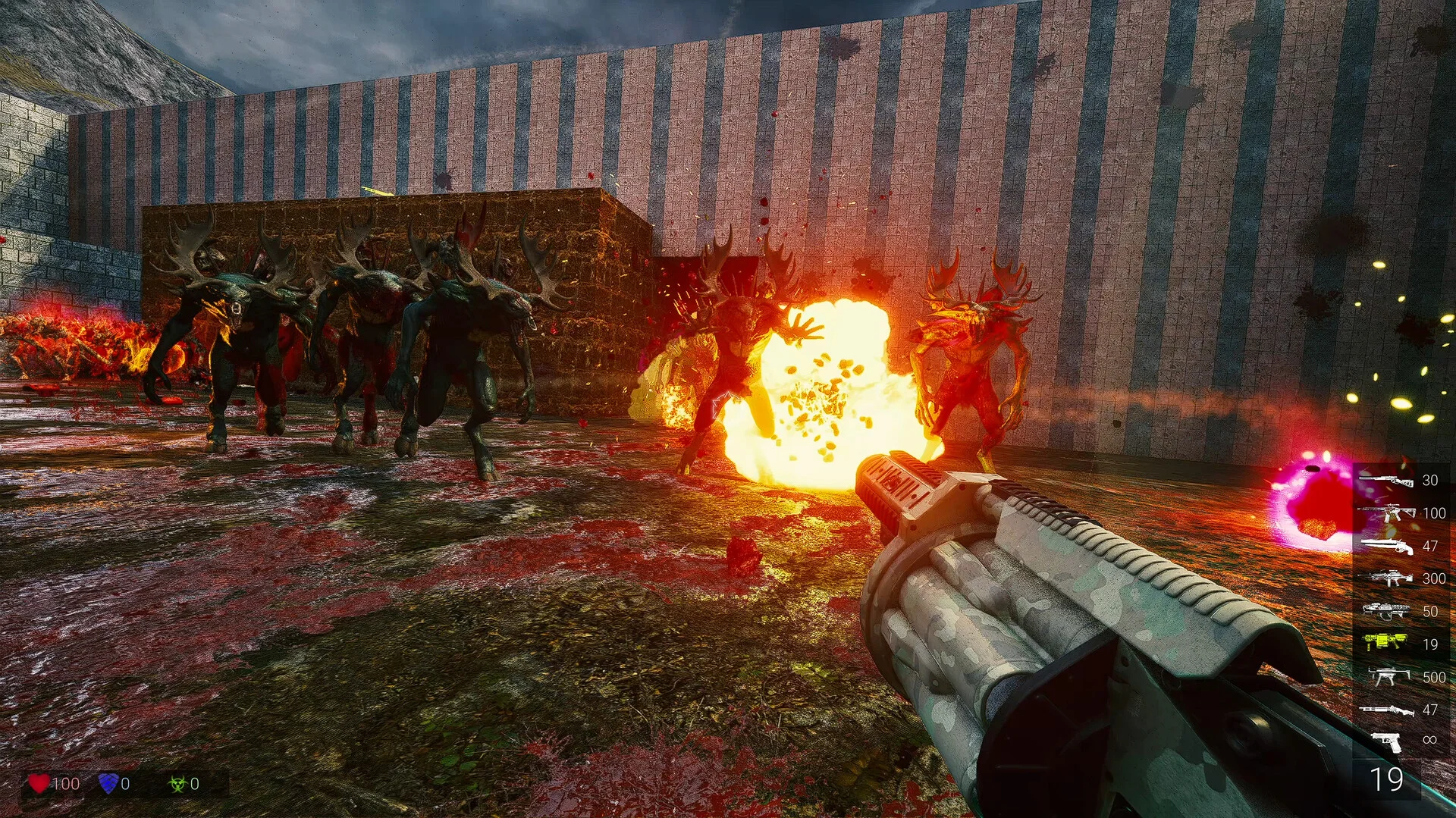Equip the pump-action shotgun
The height and width of the screenshot is (818, 1456).
click(x=1385, y=710)
